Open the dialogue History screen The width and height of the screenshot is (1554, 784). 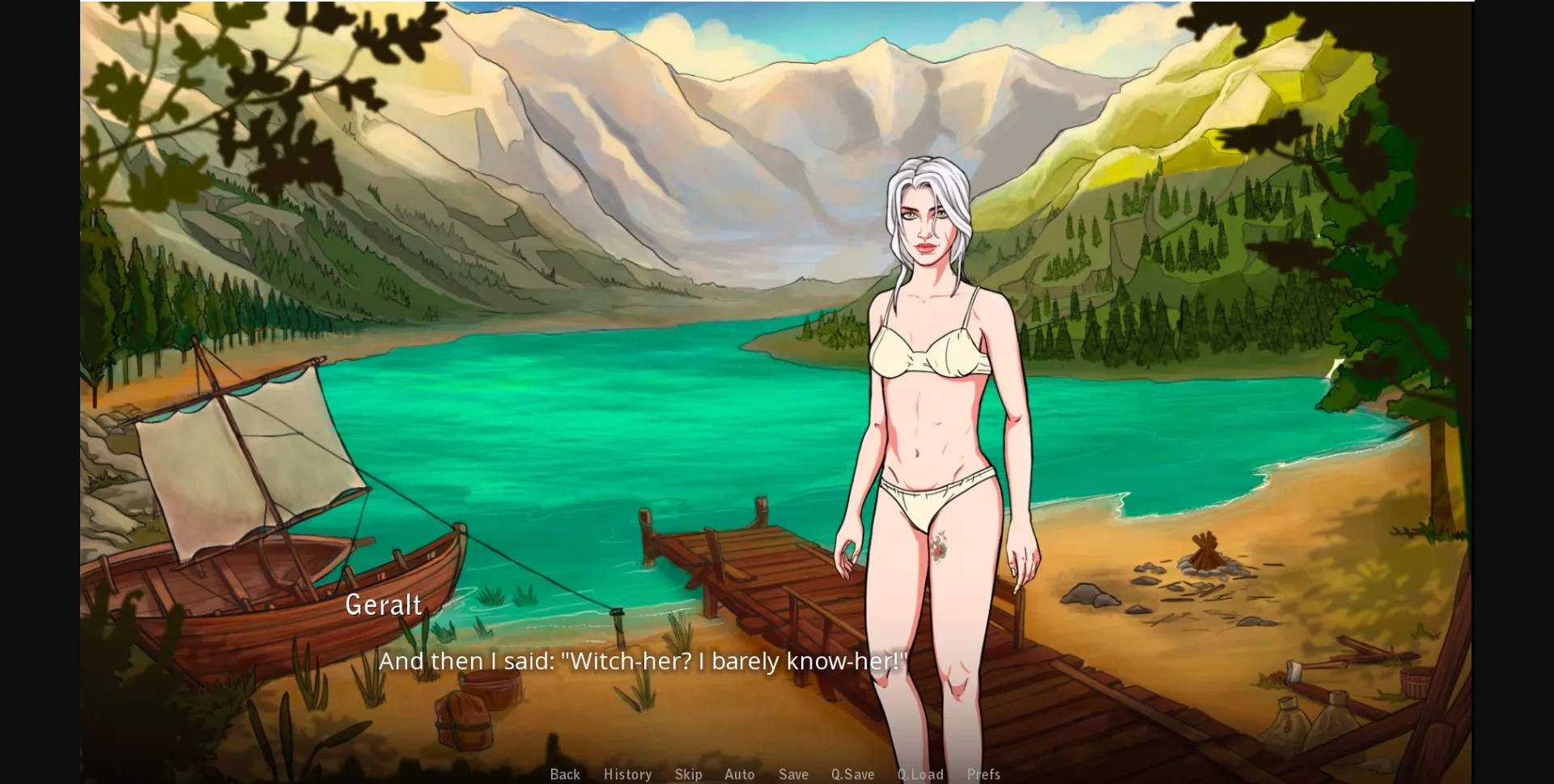click(627, 774)
